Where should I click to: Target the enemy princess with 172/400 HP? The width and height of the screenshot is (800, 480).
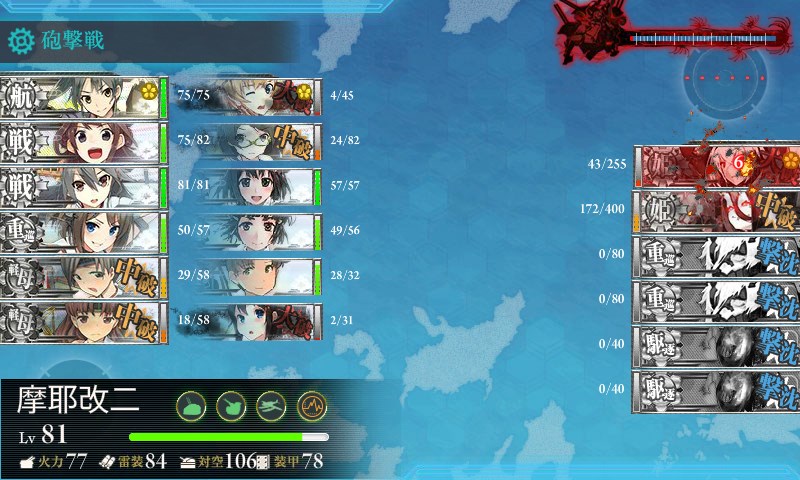(x=716, y=211)
